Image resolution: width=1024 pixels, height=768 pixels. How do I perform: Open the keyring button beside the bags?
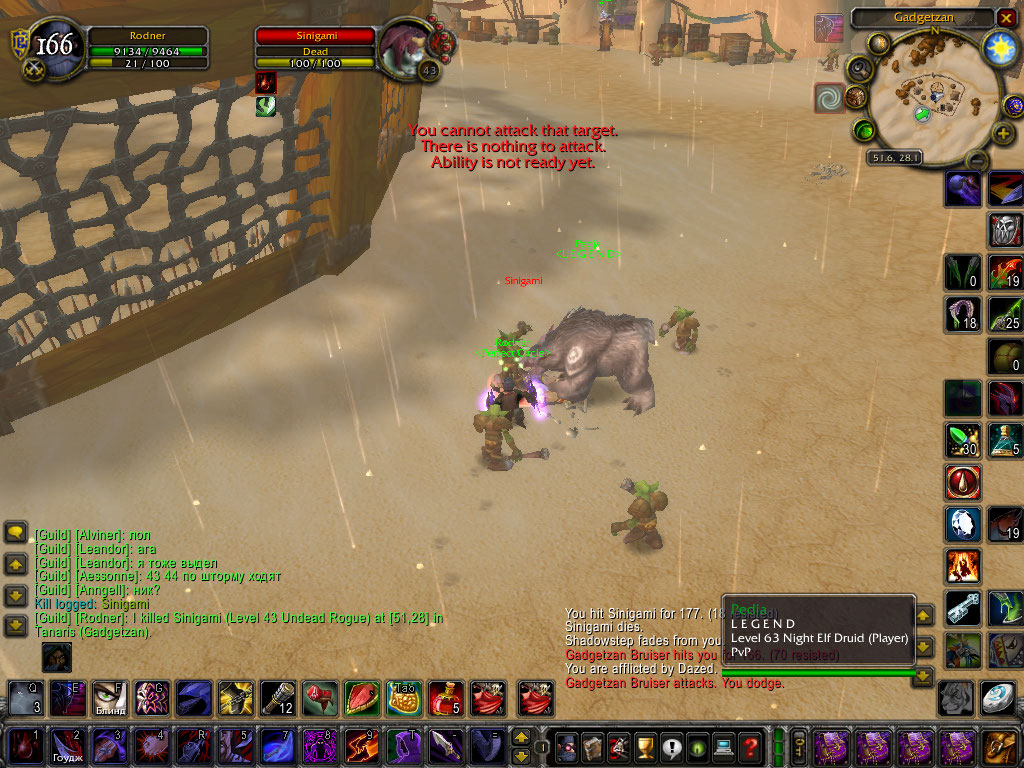(x=799, y=746)
